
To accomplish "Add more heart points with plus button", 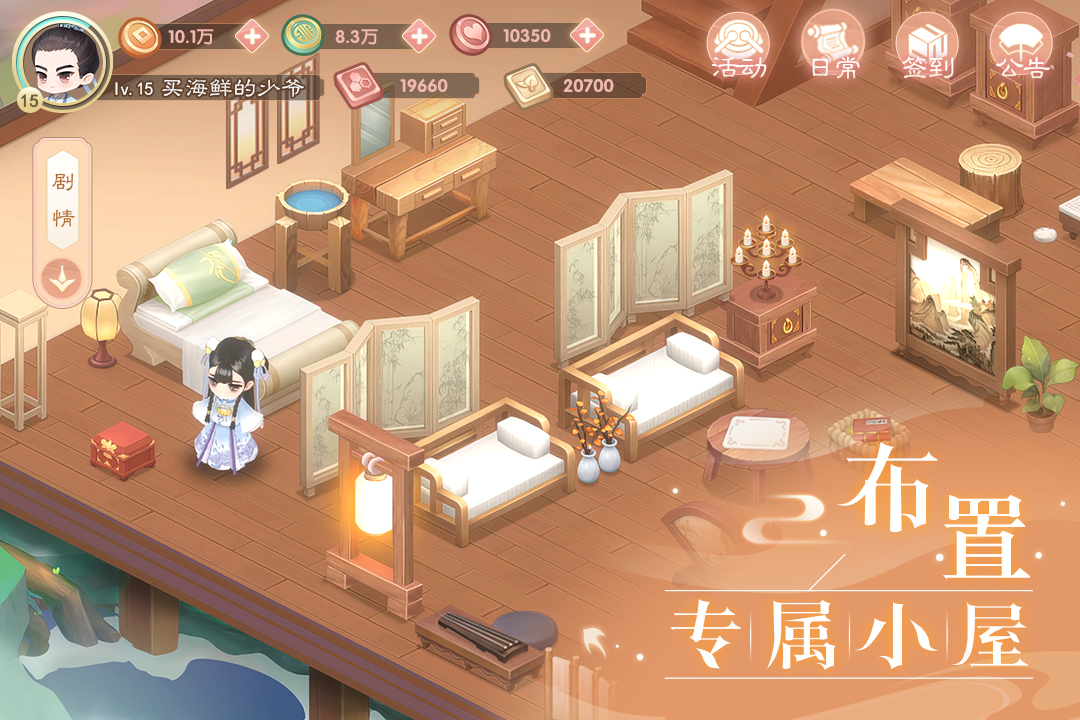I will [589, 36].
